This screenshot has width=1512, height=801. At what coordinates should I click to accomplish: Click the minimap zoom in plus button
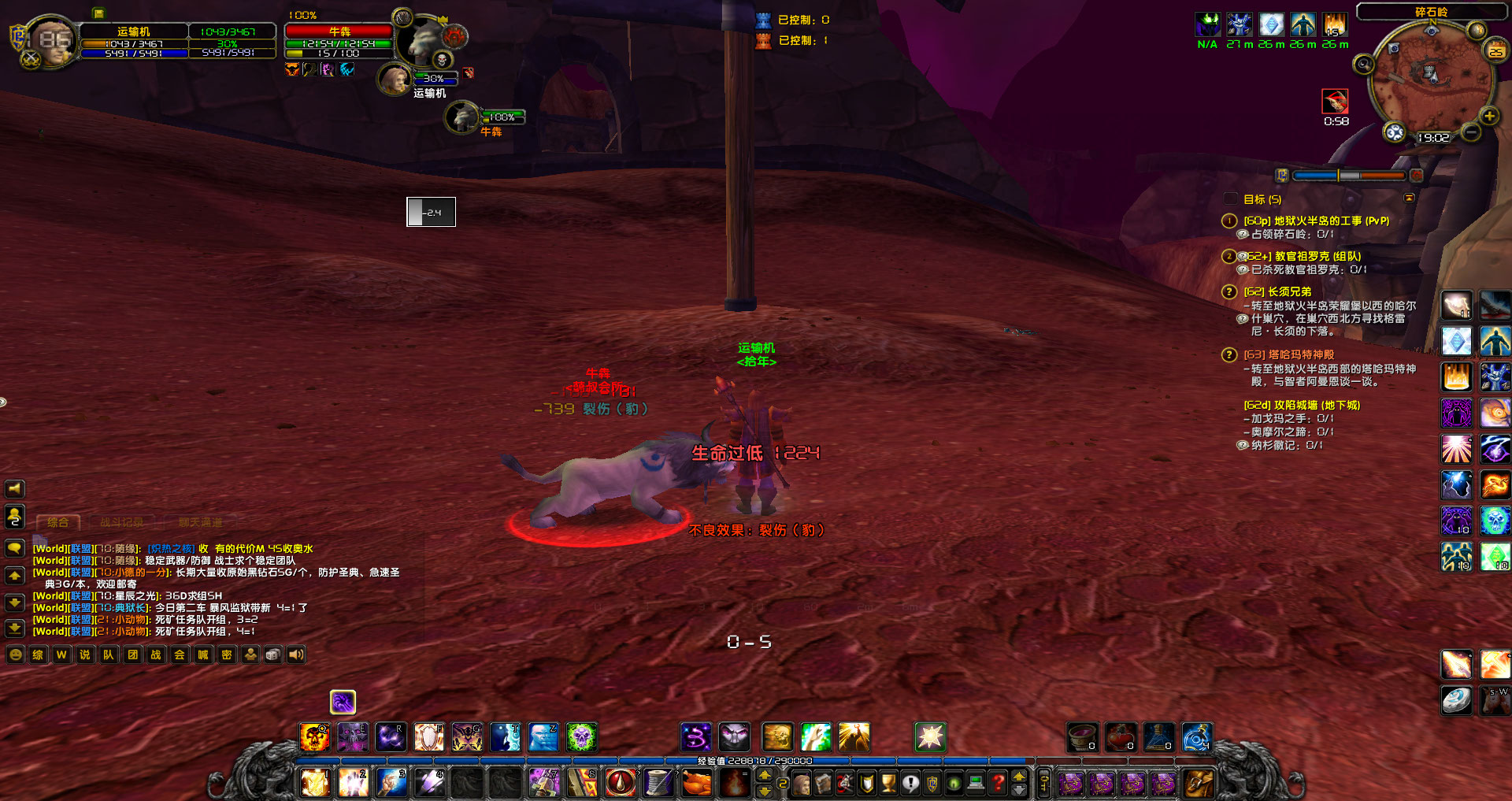pos(1488,117)
